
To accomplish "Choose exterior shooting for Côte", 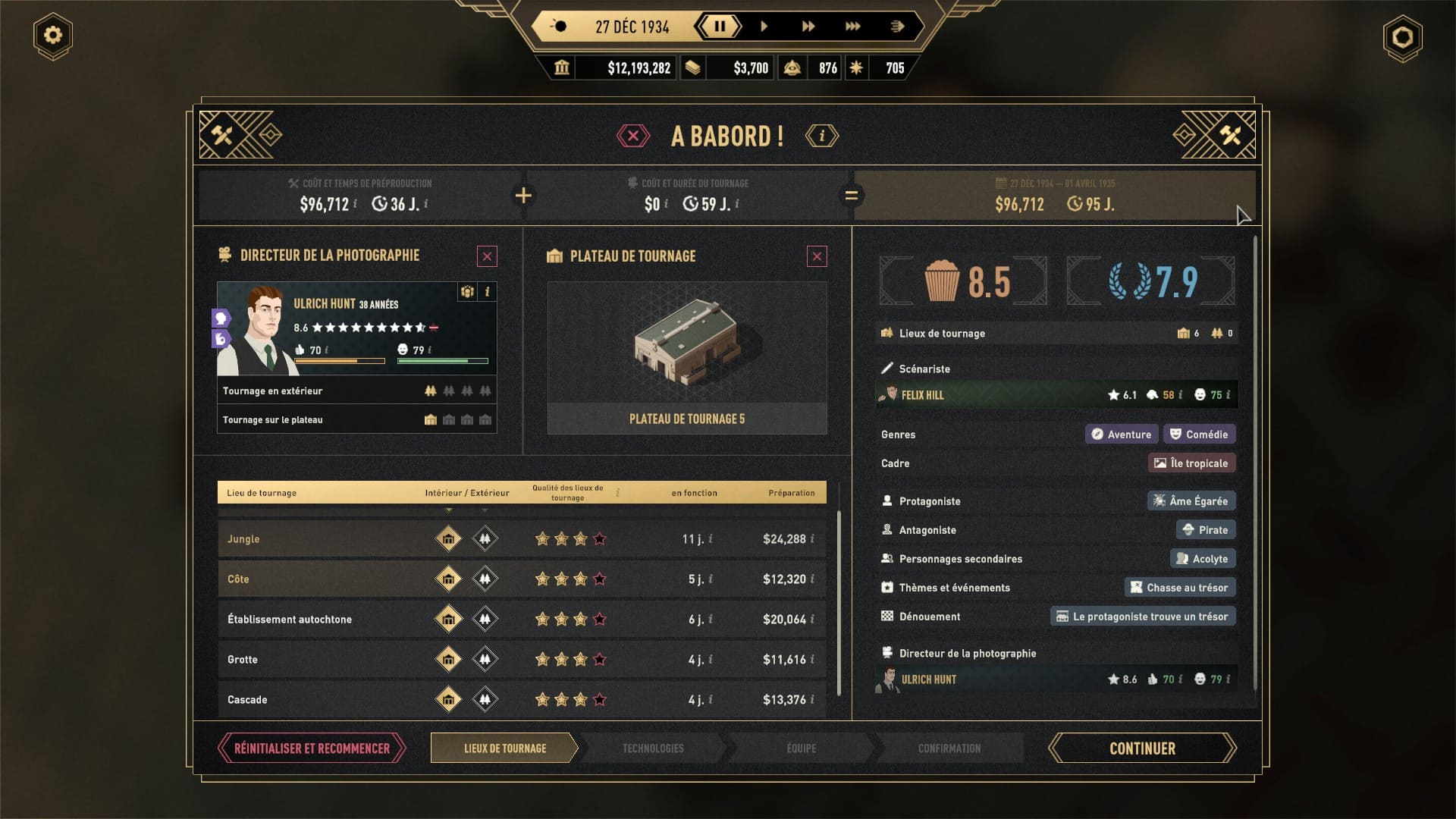I will coord(485,579).
